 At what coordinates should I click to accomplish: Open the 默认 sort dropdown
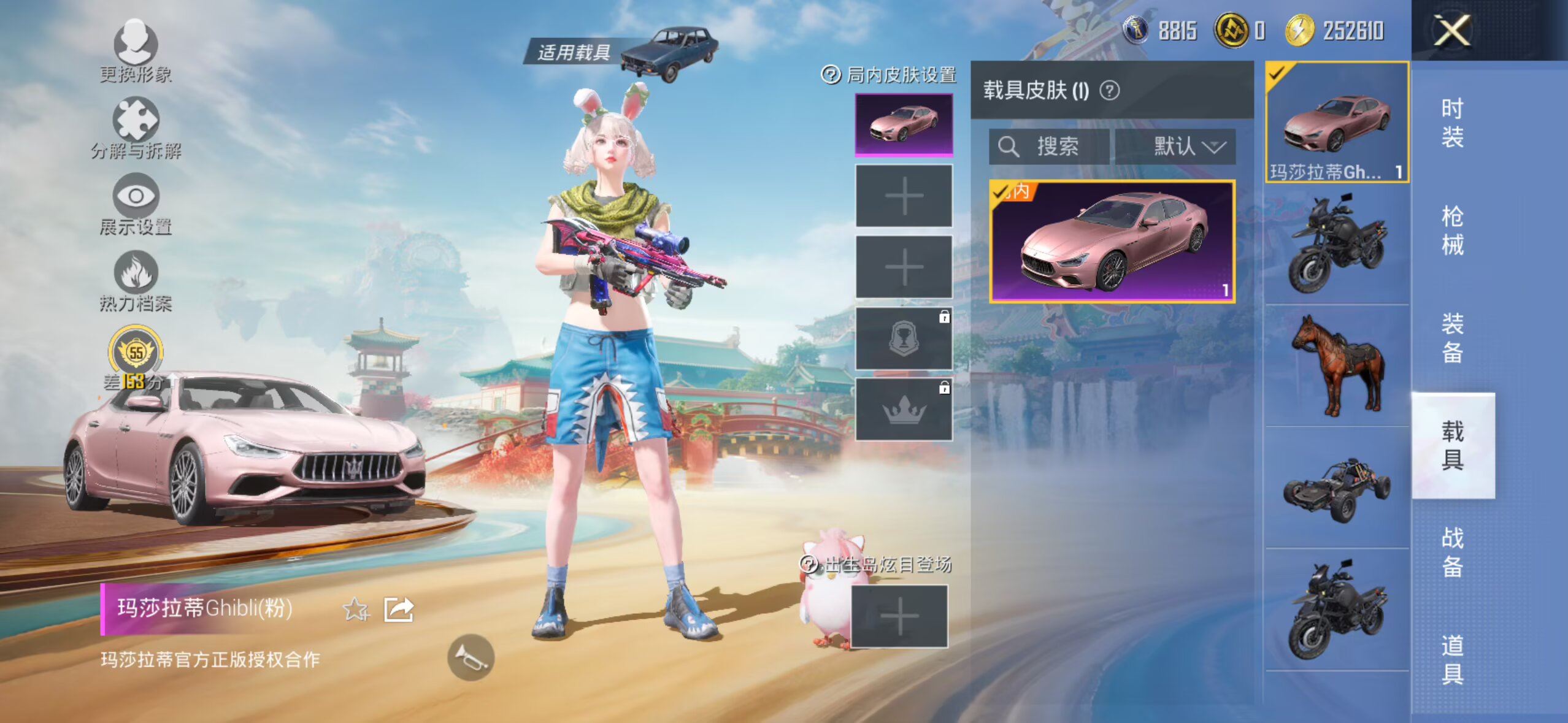(x=1175, y=147)
